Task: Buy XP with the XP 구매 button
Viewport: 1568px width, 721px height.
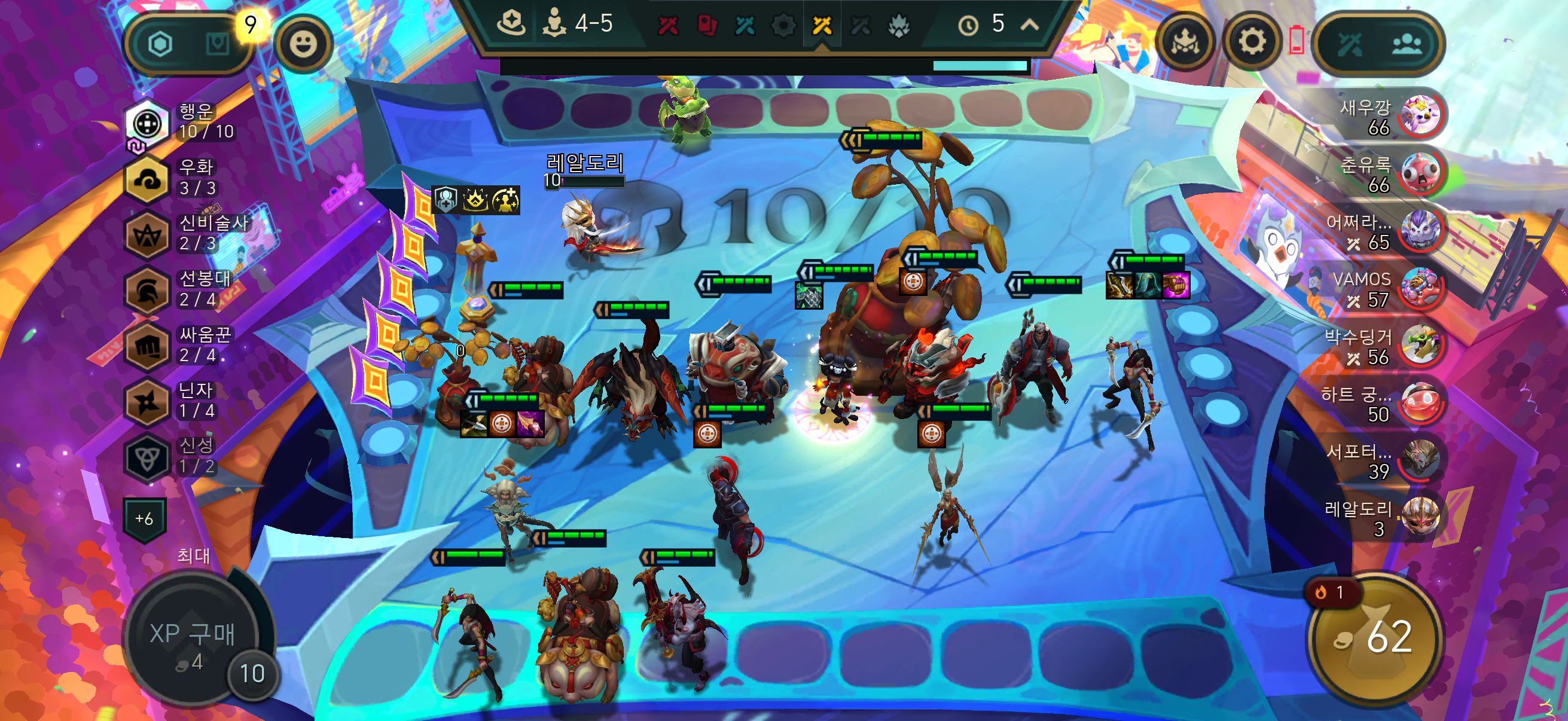Action: (x=193, y=639)
